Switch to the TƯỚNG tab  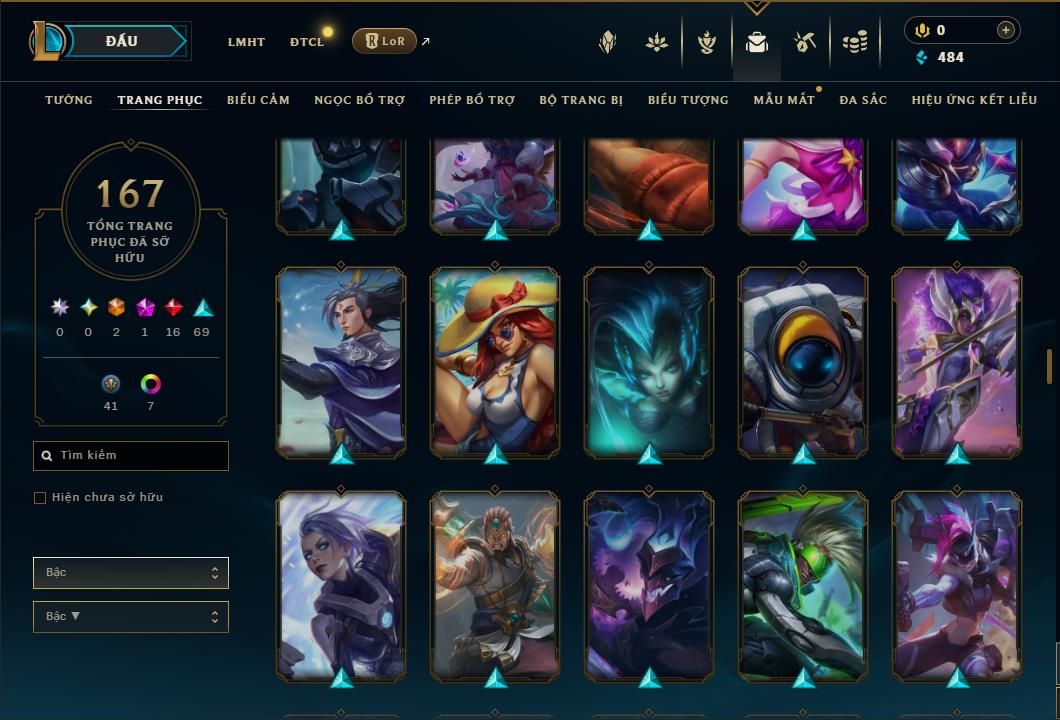coord(69,100)
